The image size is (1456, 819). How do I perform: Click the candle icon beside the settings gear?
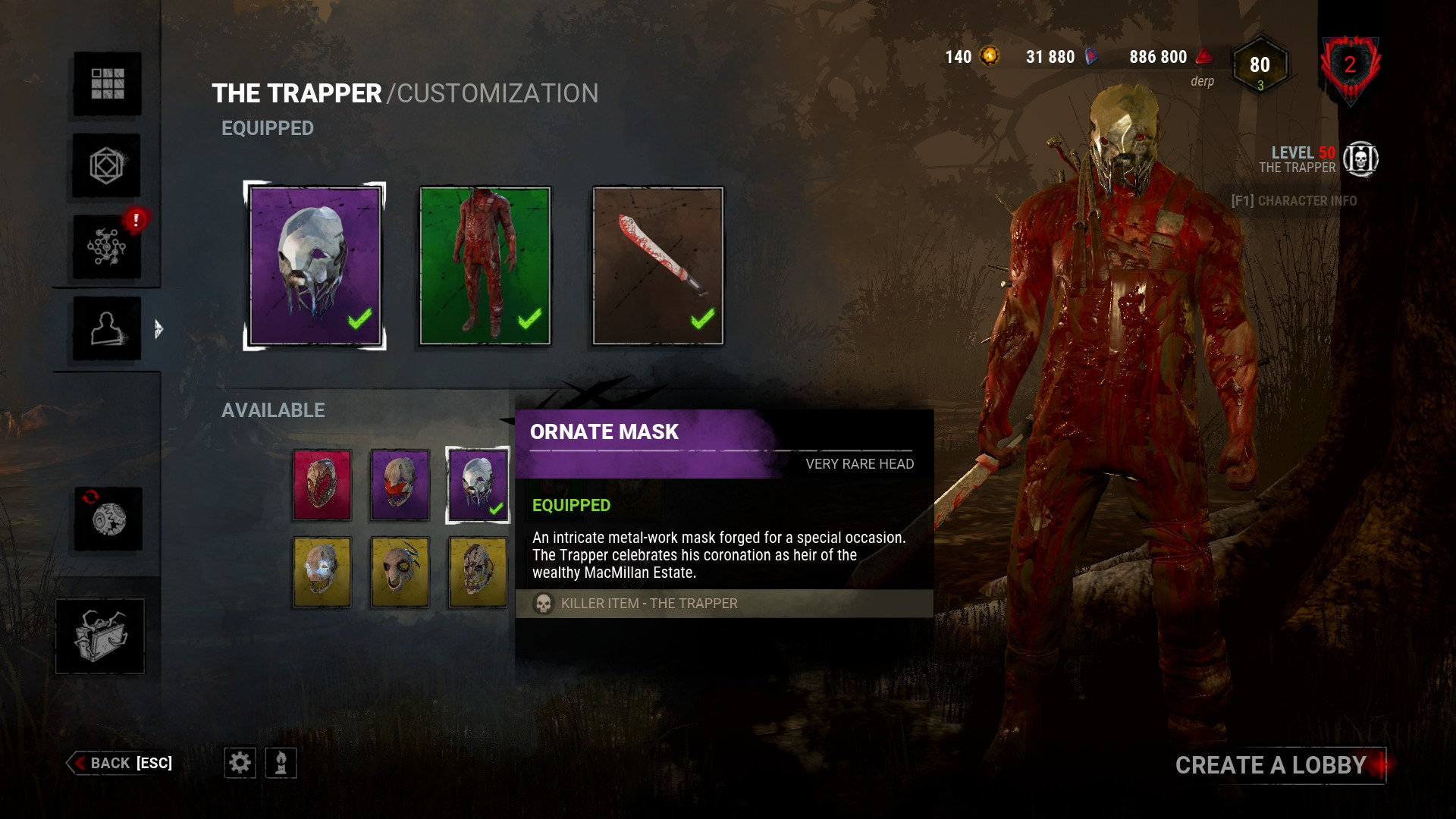(281, 763)
